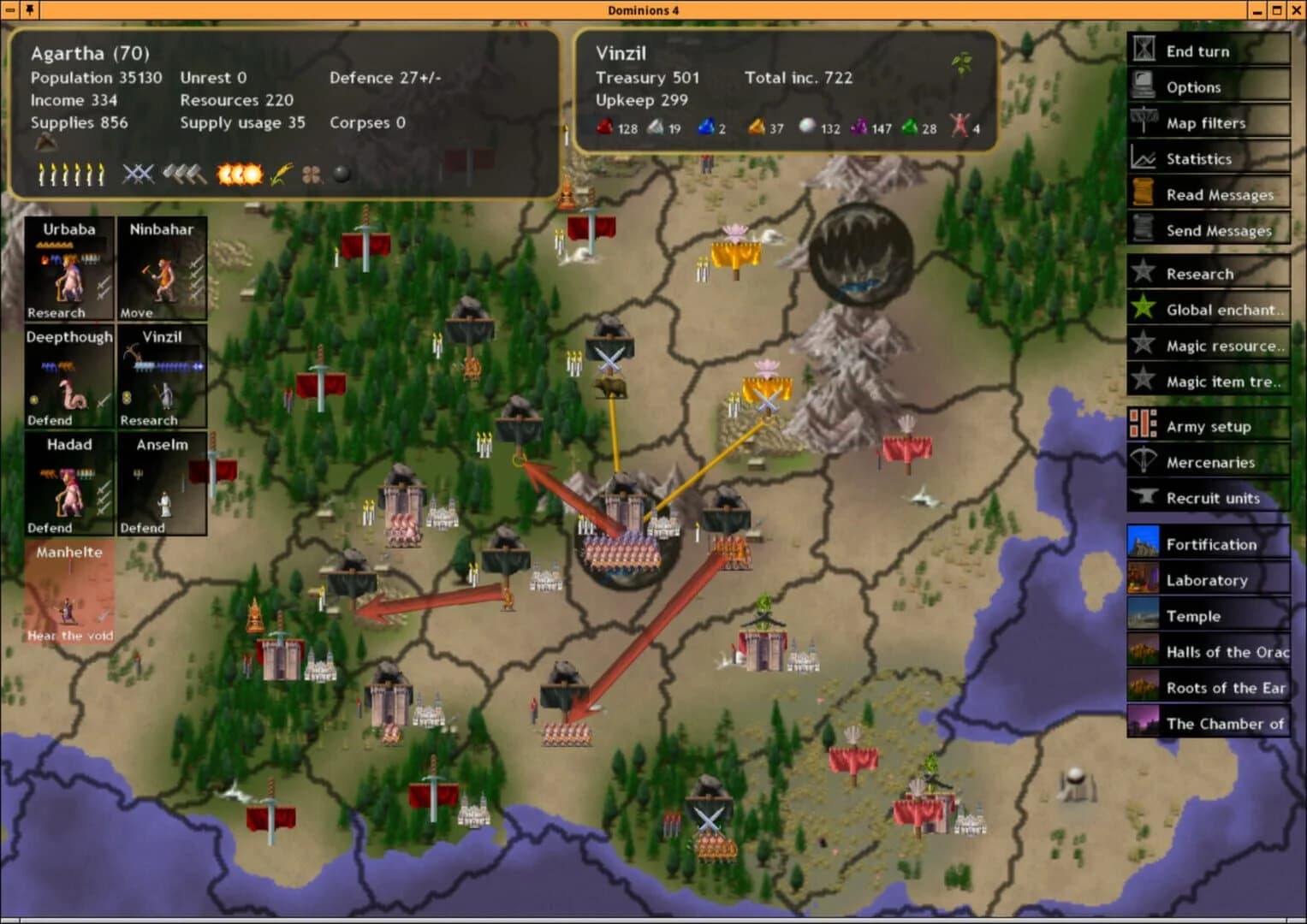Click the hourglass End turn icon
1307x924 pixels.
1143,50
